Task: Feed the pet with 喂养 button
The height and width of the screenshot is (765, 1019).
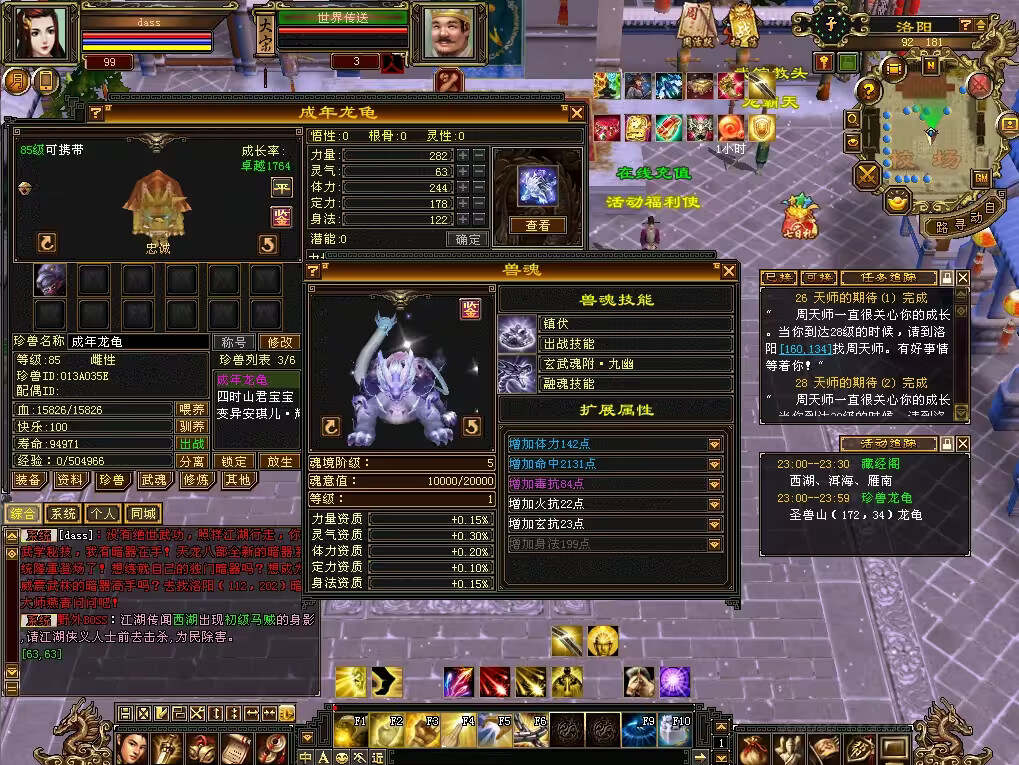Action: click(192, 409)
